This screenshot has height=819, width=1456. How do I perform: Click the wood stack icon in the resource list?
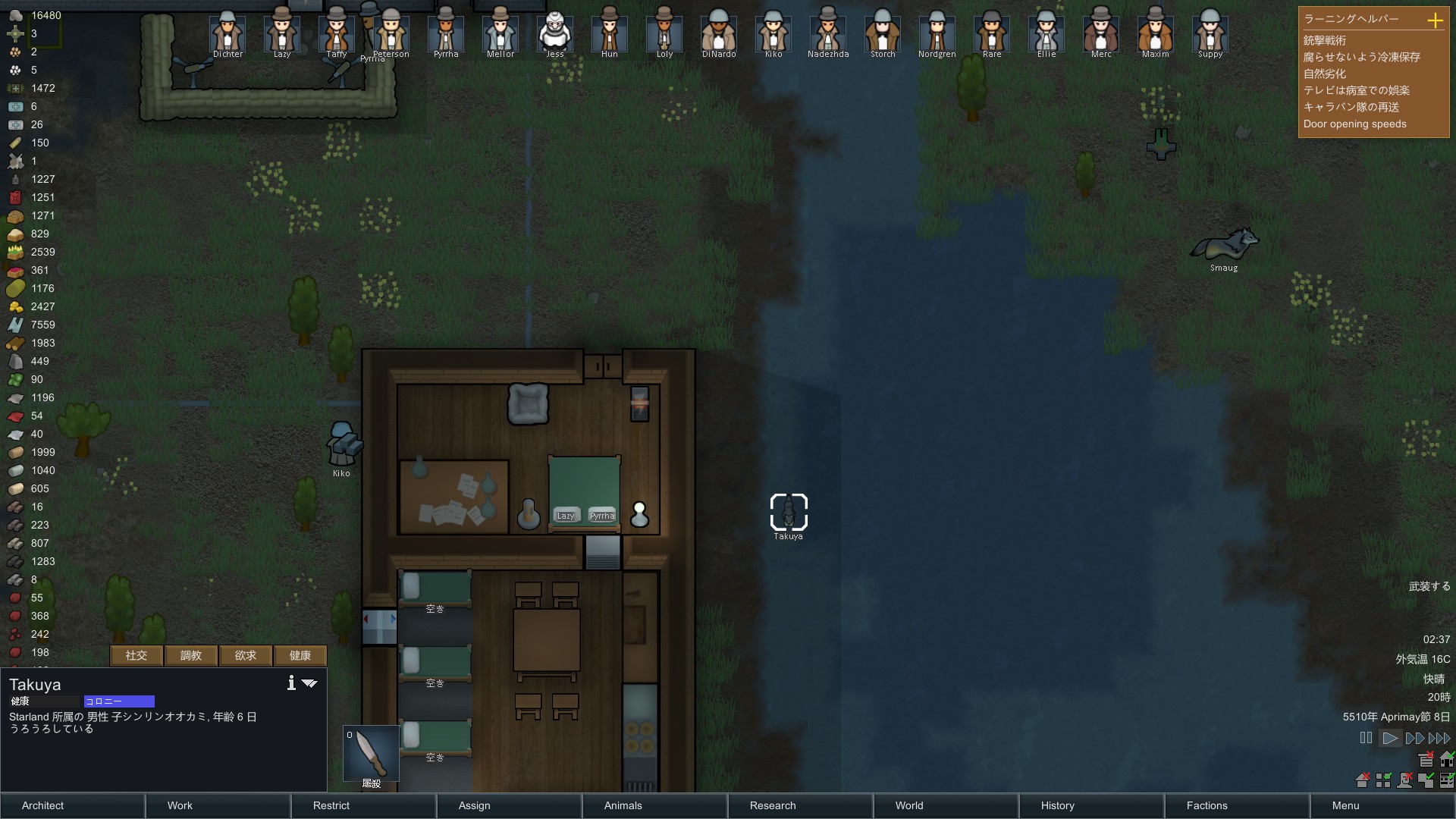tap(15, 343)
